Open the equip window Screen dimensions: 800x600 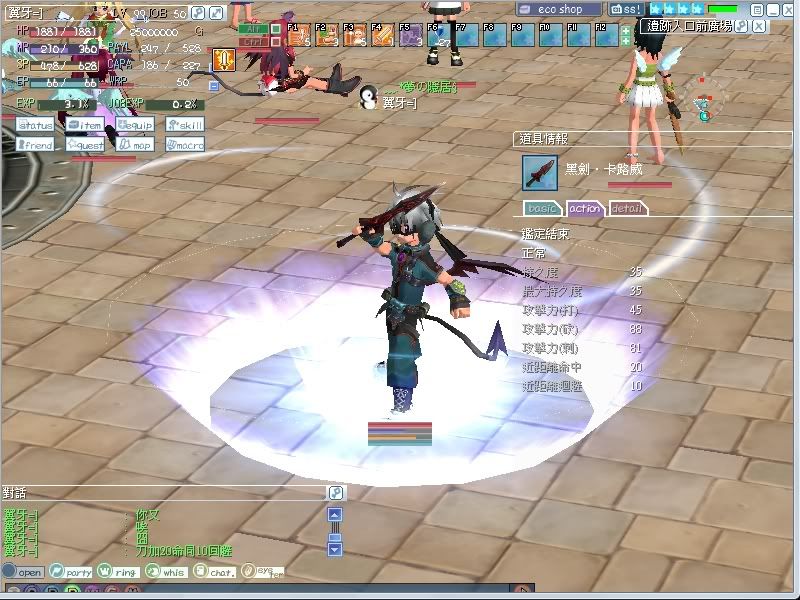135,126
